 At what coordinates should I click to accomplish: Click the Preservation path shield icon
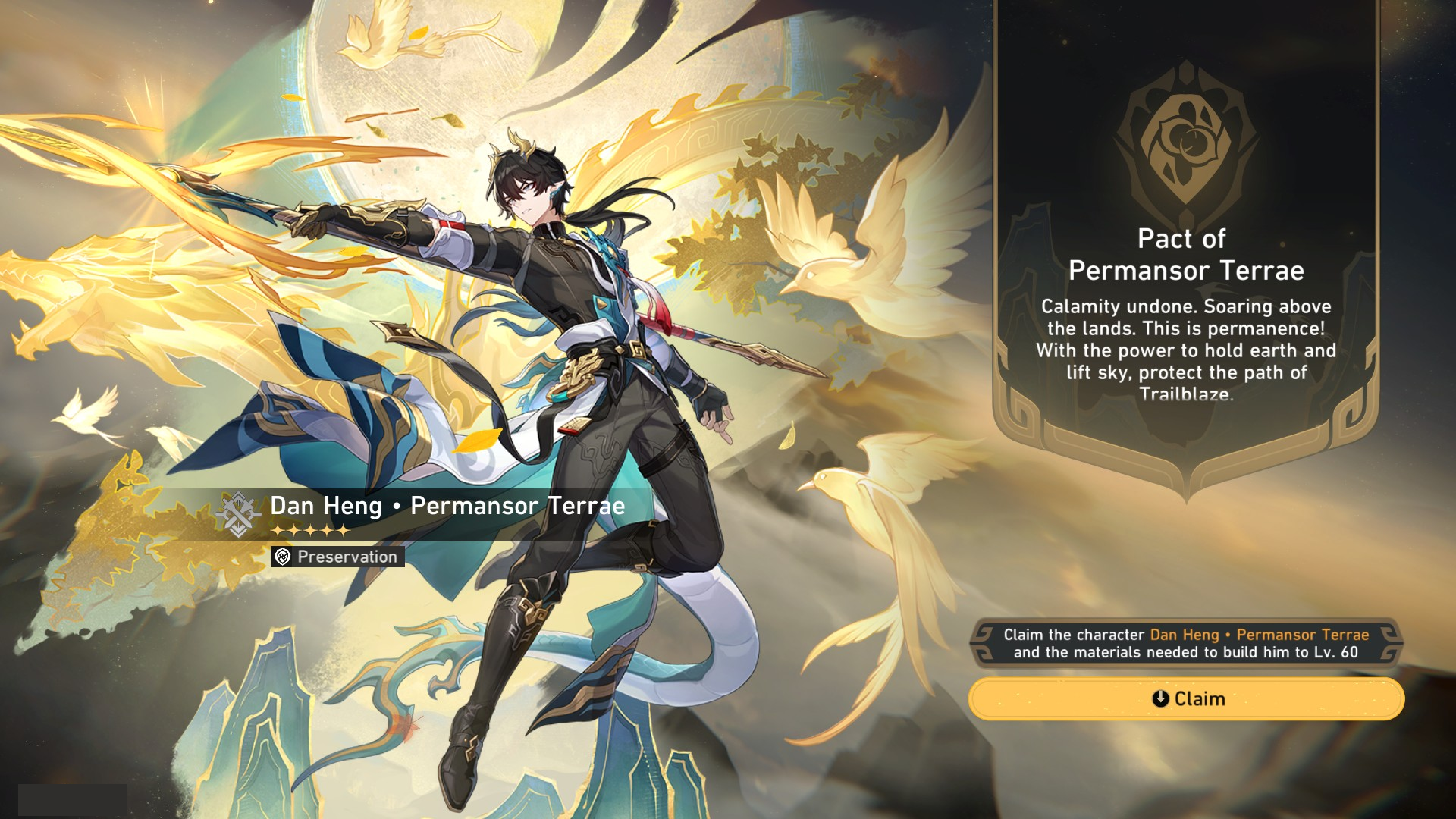(281, 556)
